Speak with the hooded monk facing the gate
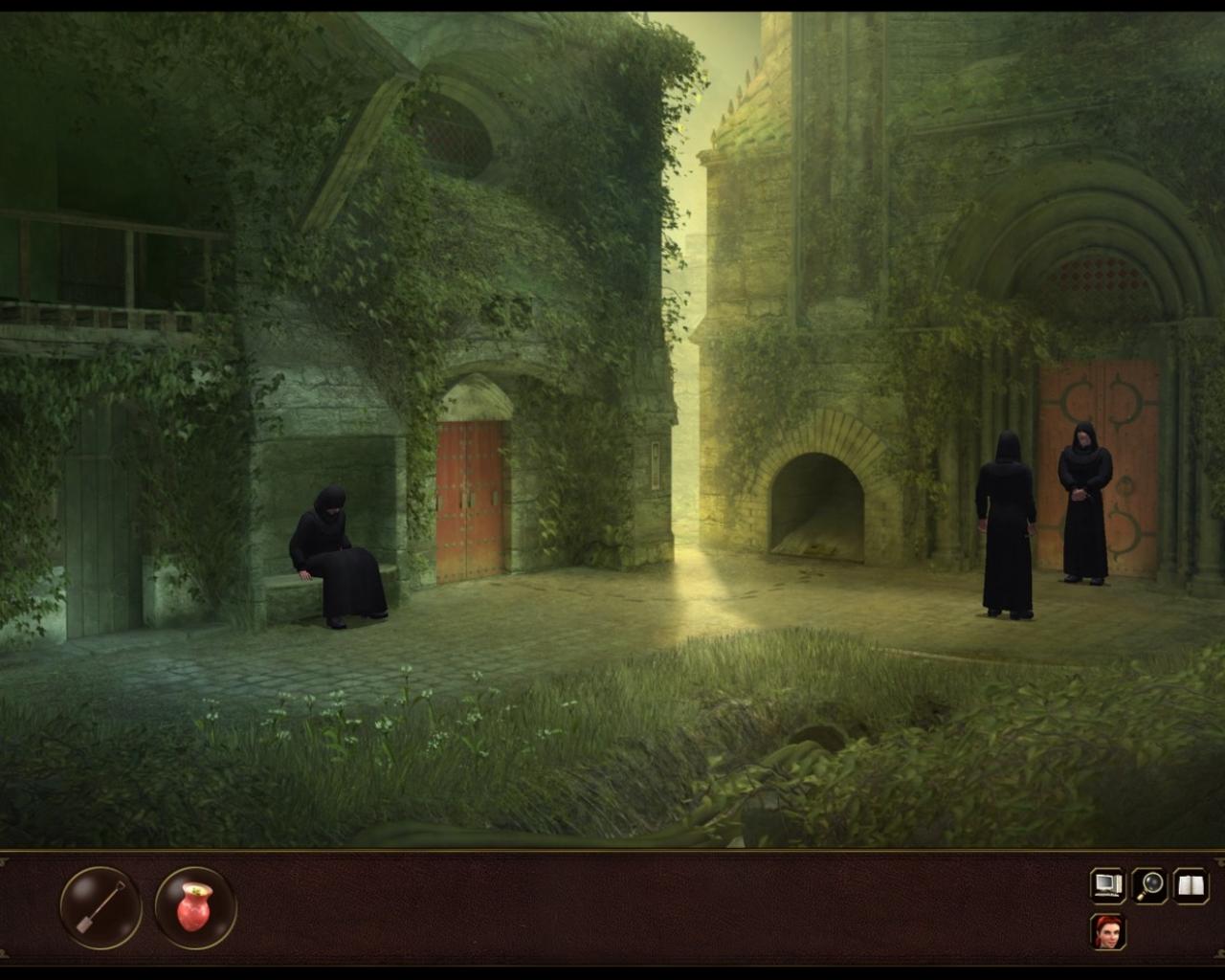Screen dimensions: 1225x980 [x=1003, y=526]
